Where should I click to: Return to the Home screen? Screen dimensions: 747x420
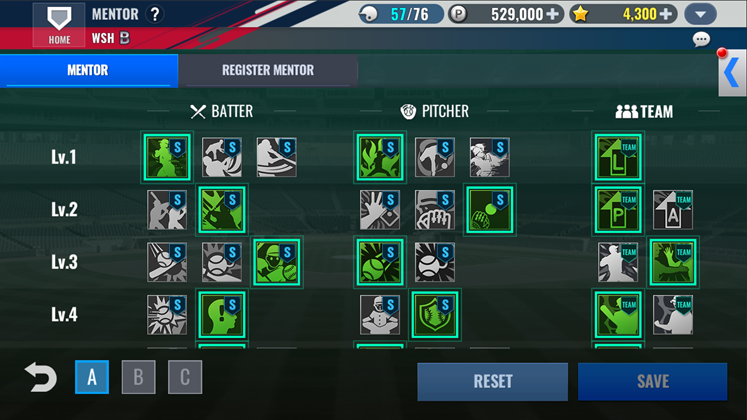pos(59,24)
